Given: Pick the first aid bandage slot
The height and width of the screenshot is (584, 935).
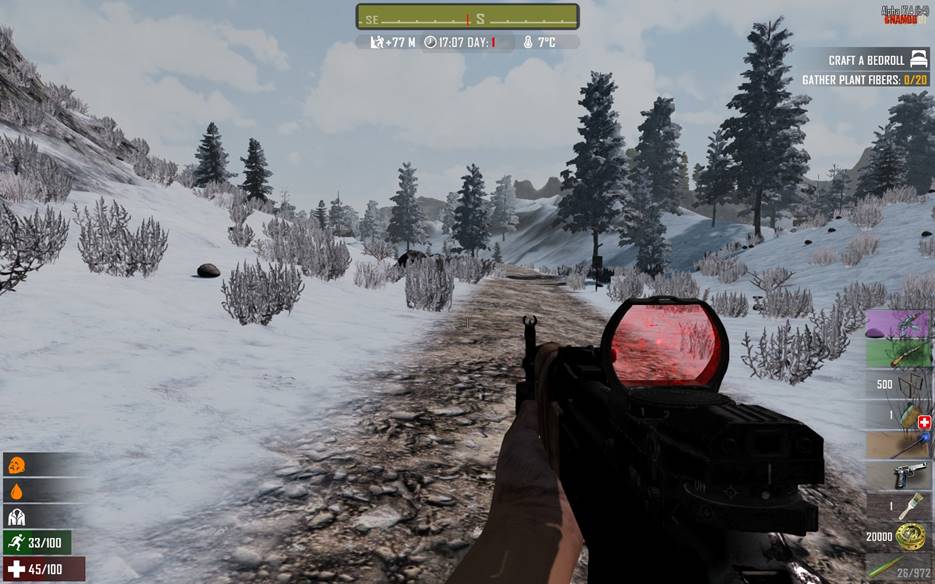Looking at the screenshot, I should [899, 415].
